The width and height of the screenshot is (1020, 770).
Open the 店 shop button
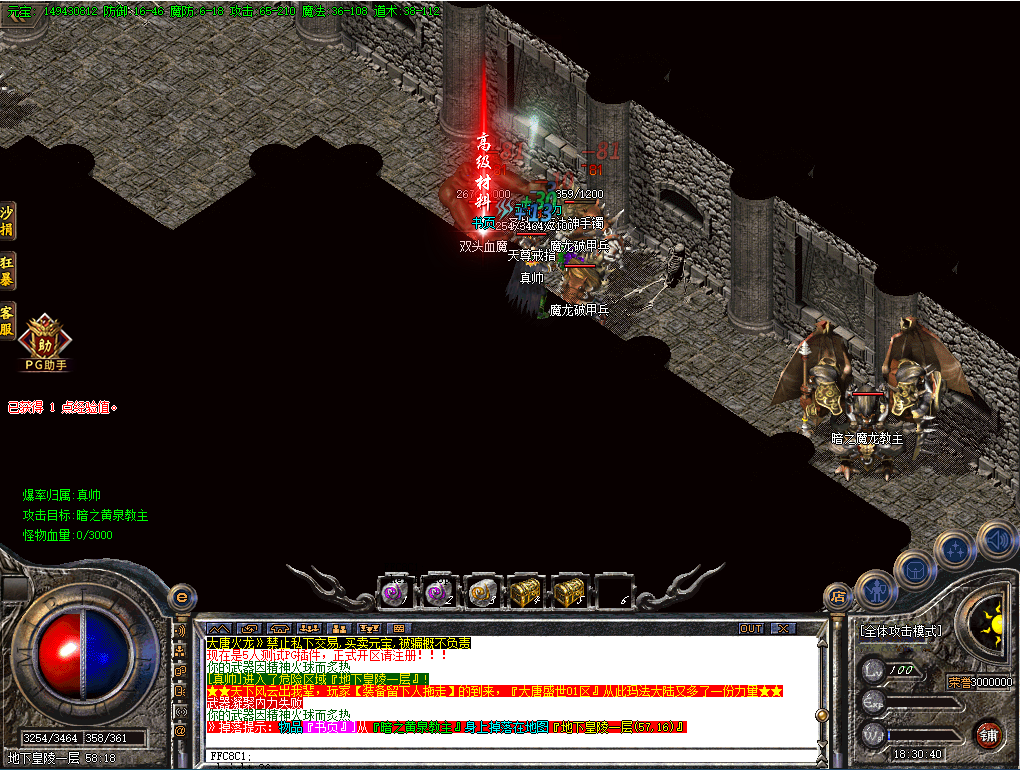[838, 597]
